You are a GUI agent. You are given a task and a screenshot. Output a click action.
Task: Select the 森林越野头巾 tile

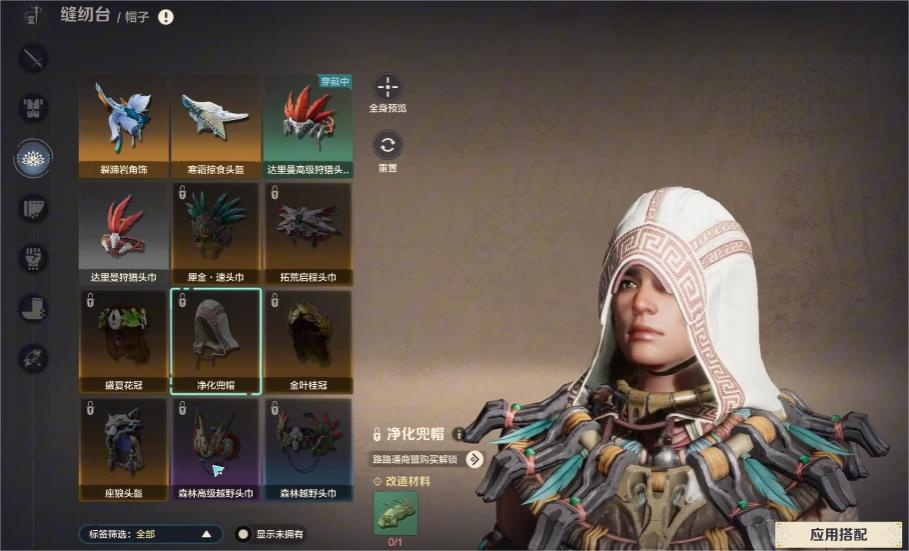[308, 448]
